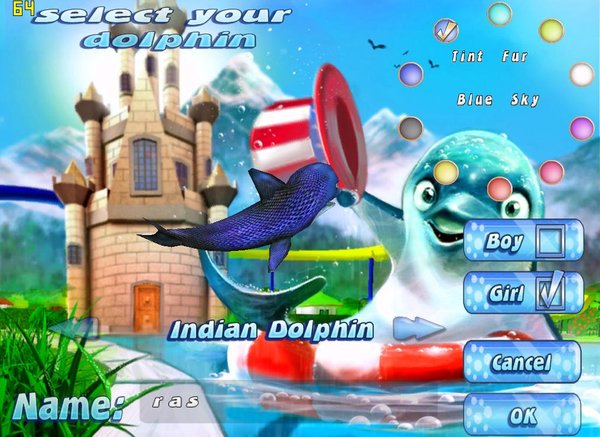The width and height of the screenshot is (600, 437).
Task: Choose the teal tint swatch
Action: (x=499, y=14)
